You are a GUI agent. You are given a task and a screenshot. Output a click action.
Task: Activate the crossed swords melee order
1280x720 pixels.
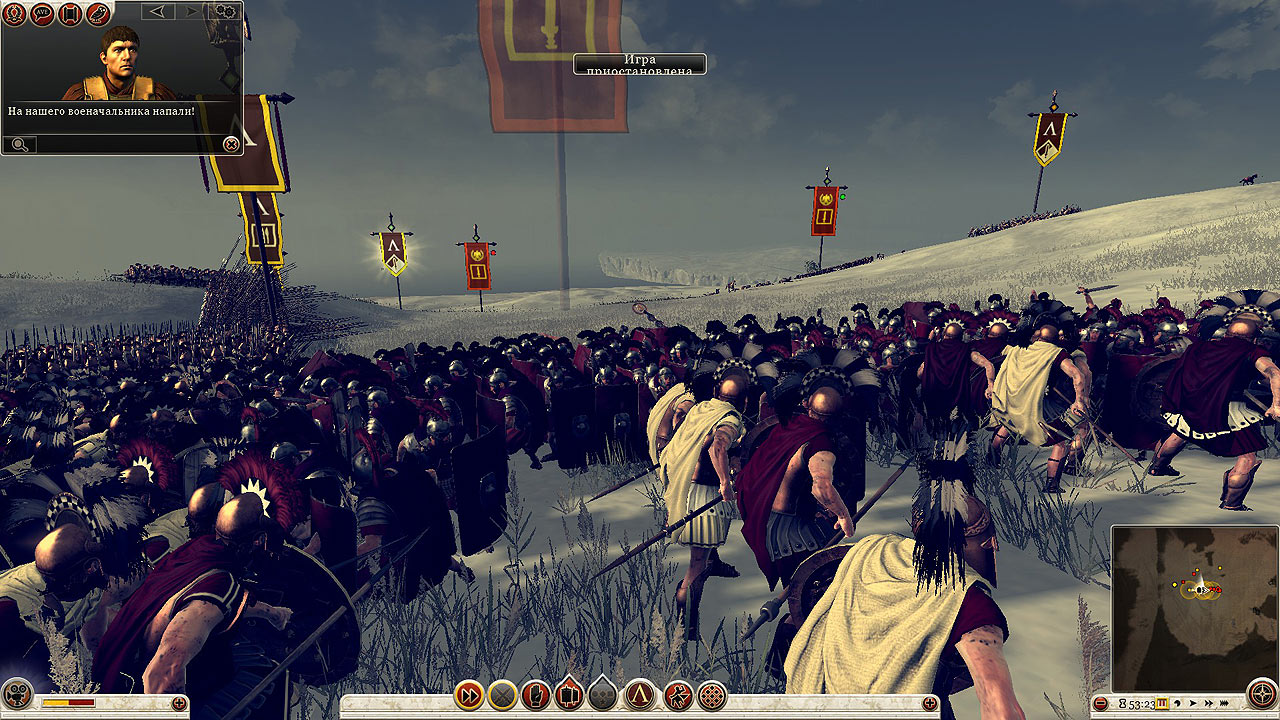tap(503, 694)
